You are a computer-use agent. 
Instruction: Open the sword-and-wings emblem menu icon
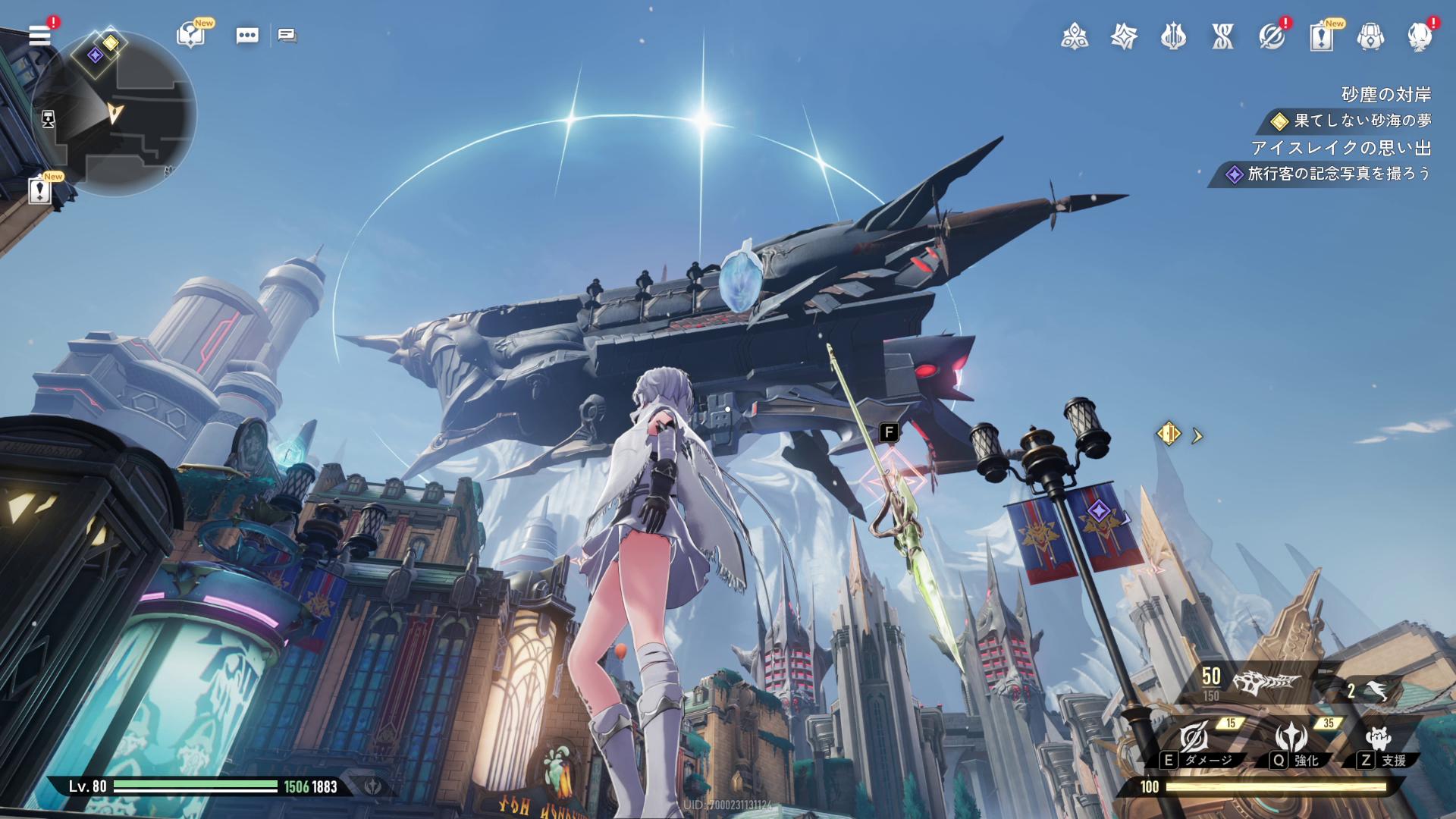(x=1173, y=36)
